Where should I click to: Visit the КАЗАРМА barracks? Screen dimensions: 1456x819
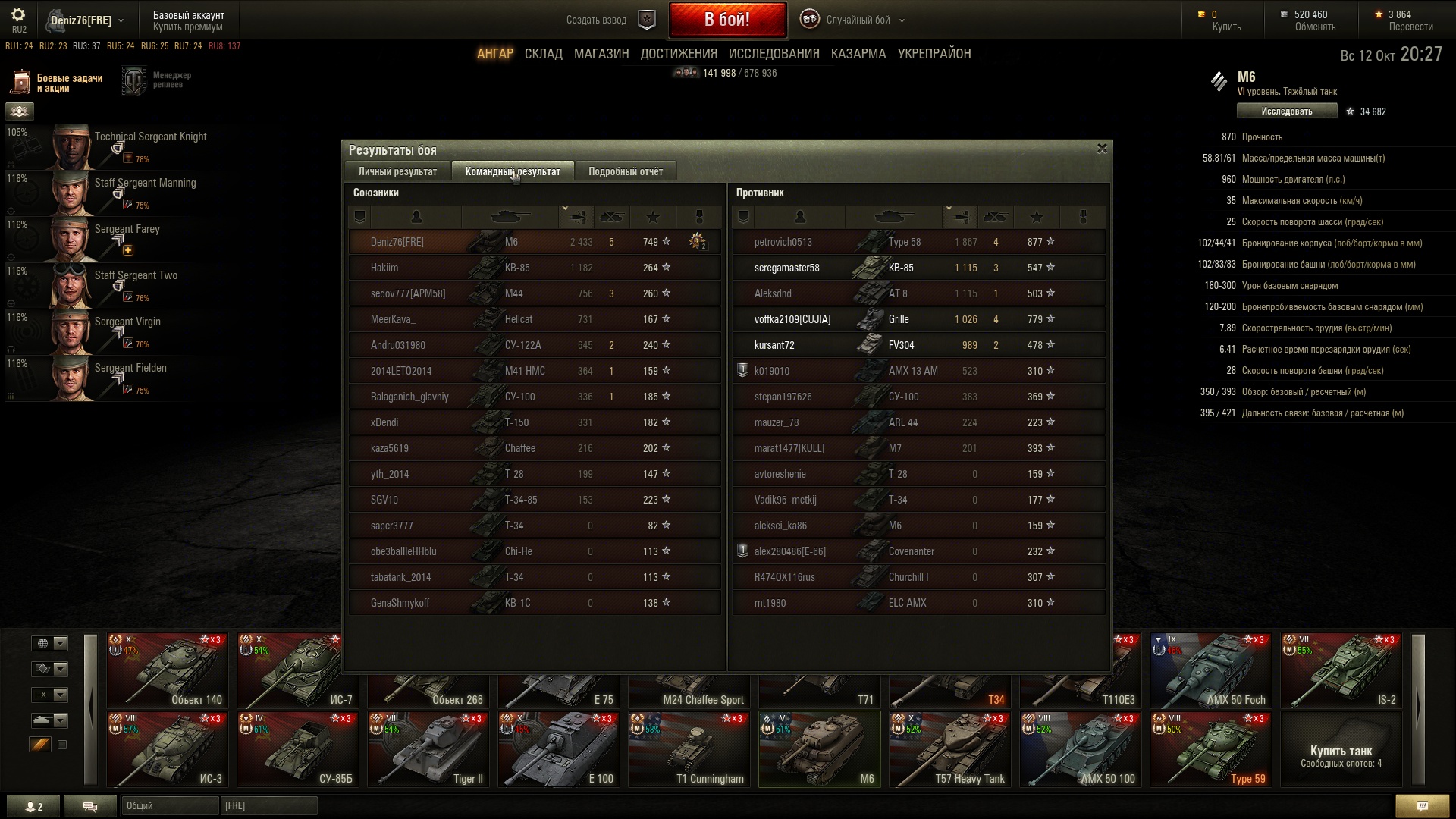858,54
